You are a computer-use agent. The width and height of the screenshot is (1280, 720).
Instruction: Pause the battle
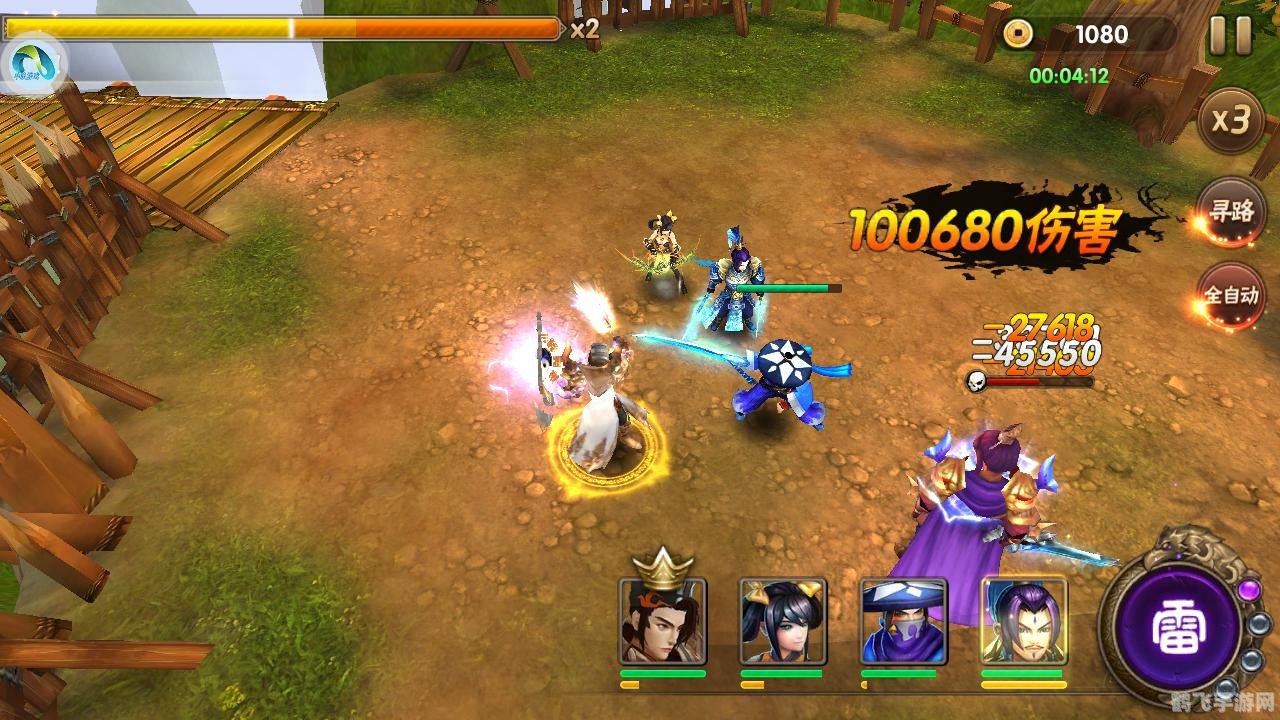coord(1230,36)
